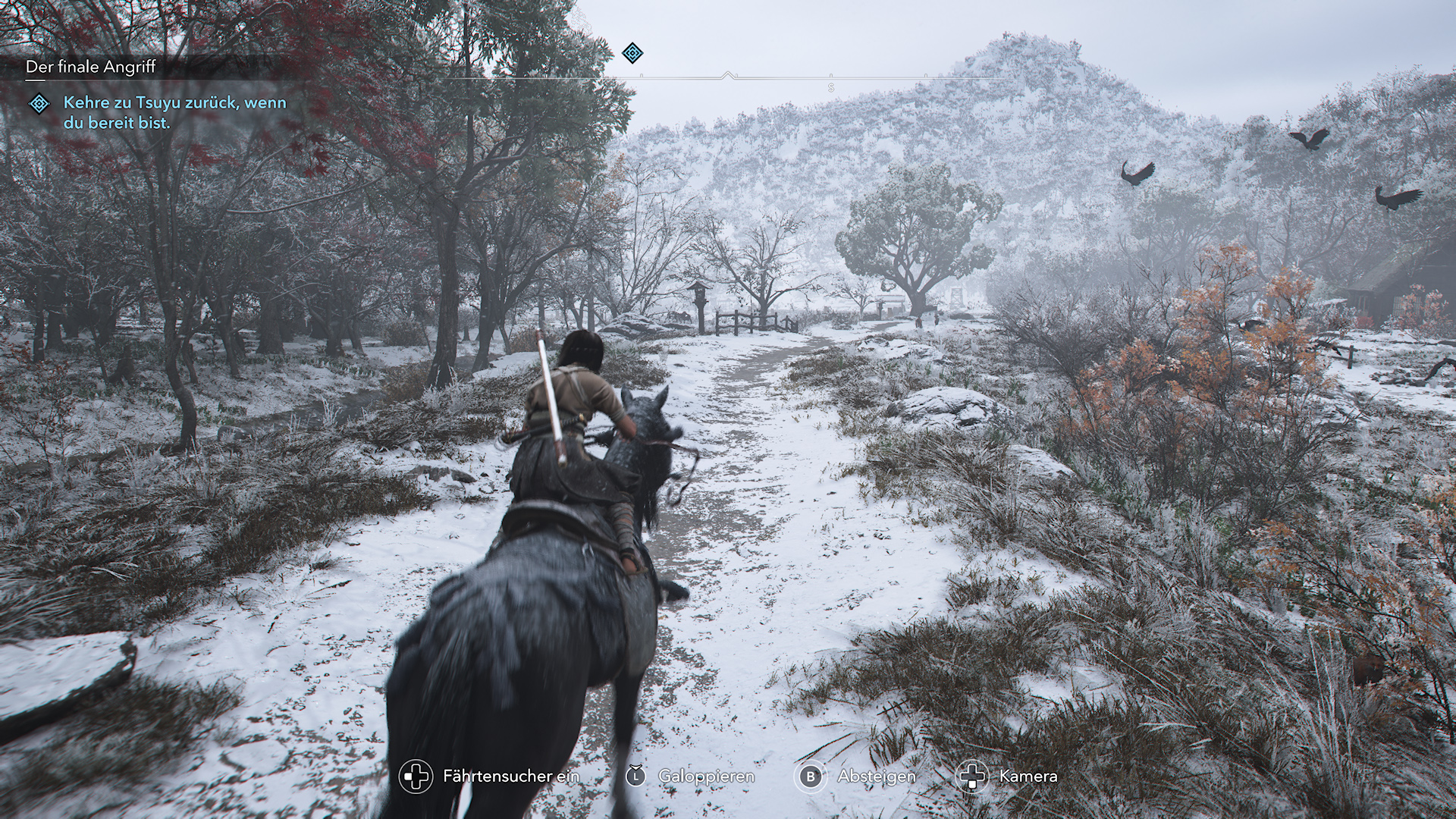Select the quest marker on the compass
Viewport: 1456px width, 819px height.
[632, 53]
